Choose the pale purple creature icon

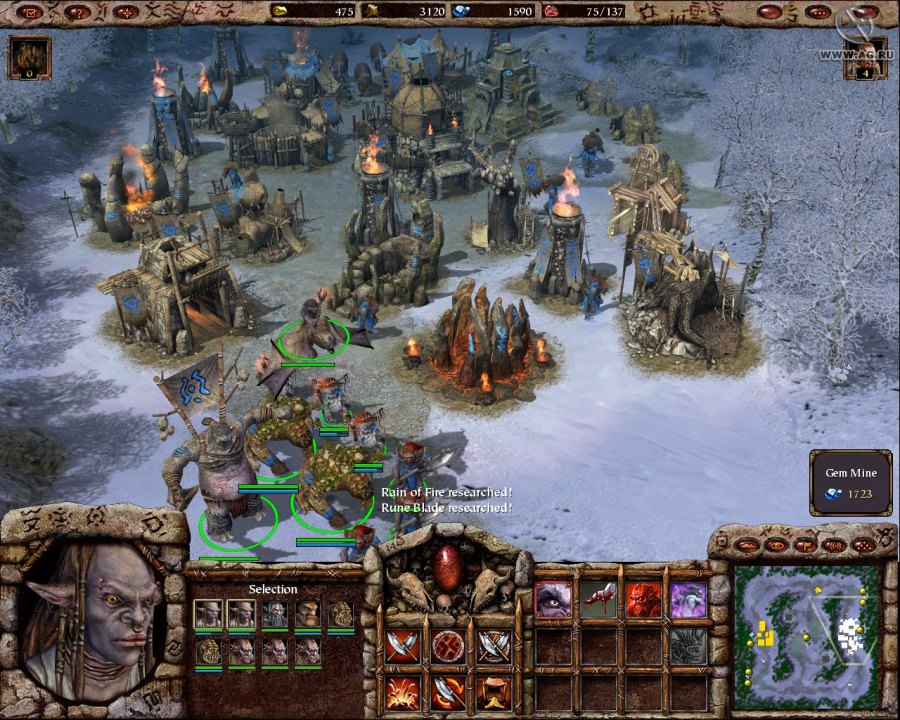click(688, 600)
